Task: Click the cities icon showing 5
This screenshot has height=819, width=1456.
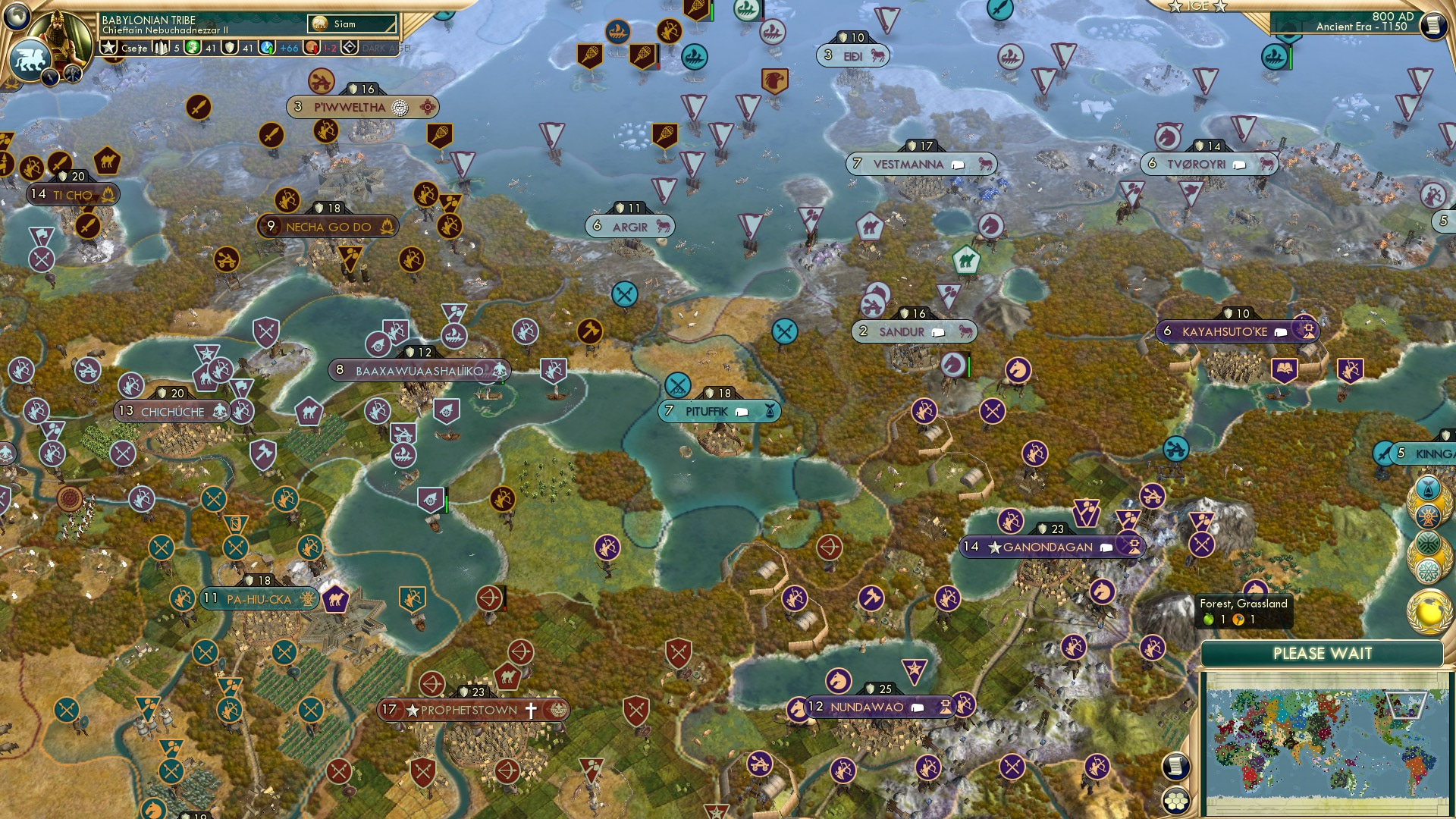Action: click(161, 47)
